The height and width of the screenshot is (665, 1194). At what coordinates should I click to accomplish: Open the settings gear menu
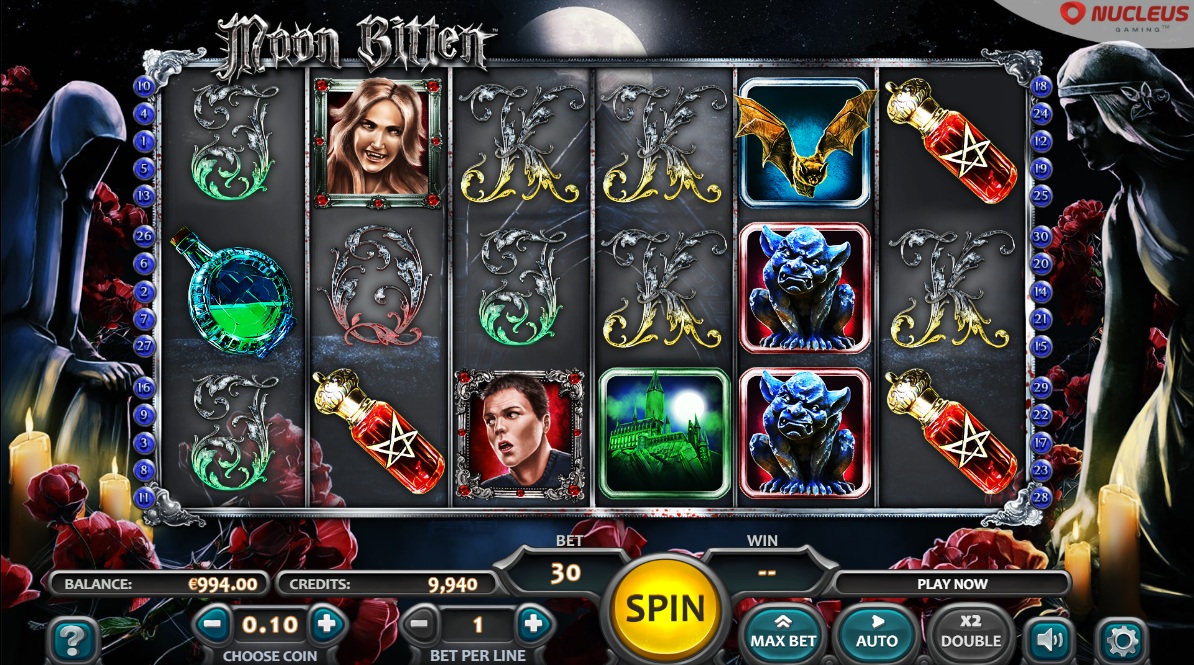[x=1121, y=638]
